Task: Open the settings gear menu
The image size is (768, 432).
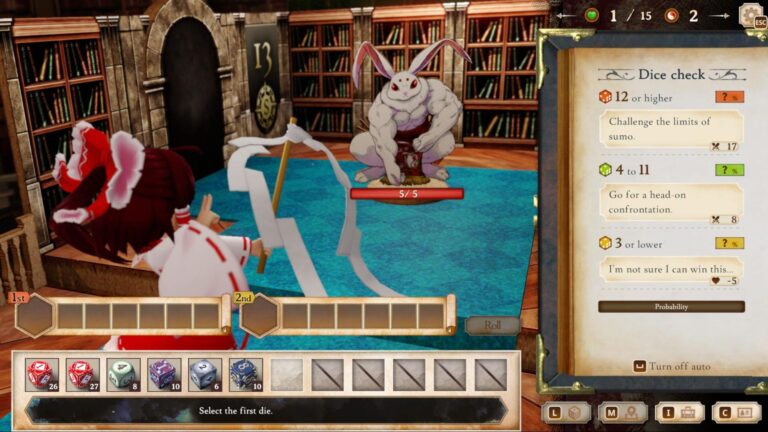Action: click(x=750, y=15)
